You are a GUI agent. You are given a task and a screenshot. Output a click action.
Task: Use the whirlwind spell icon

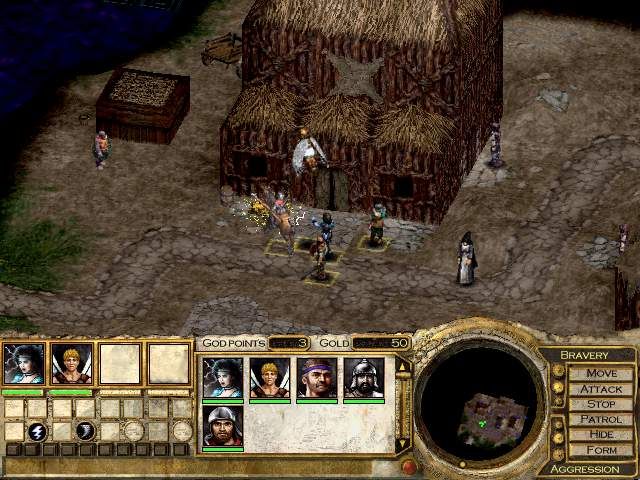click(x=85, y=431)
